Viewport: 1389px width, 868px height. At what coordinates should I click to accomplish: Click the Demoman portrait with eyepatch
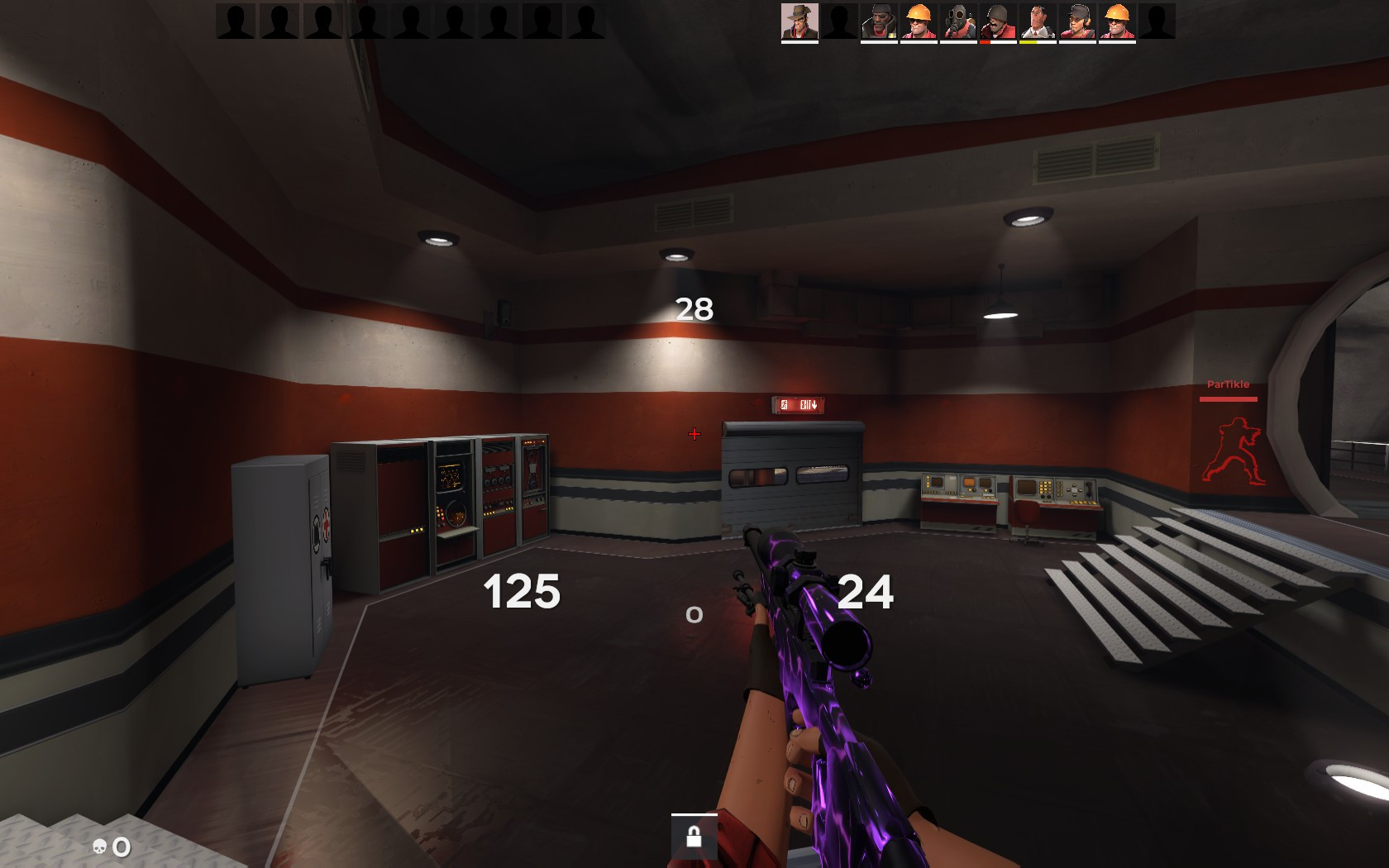click(878, 22)
